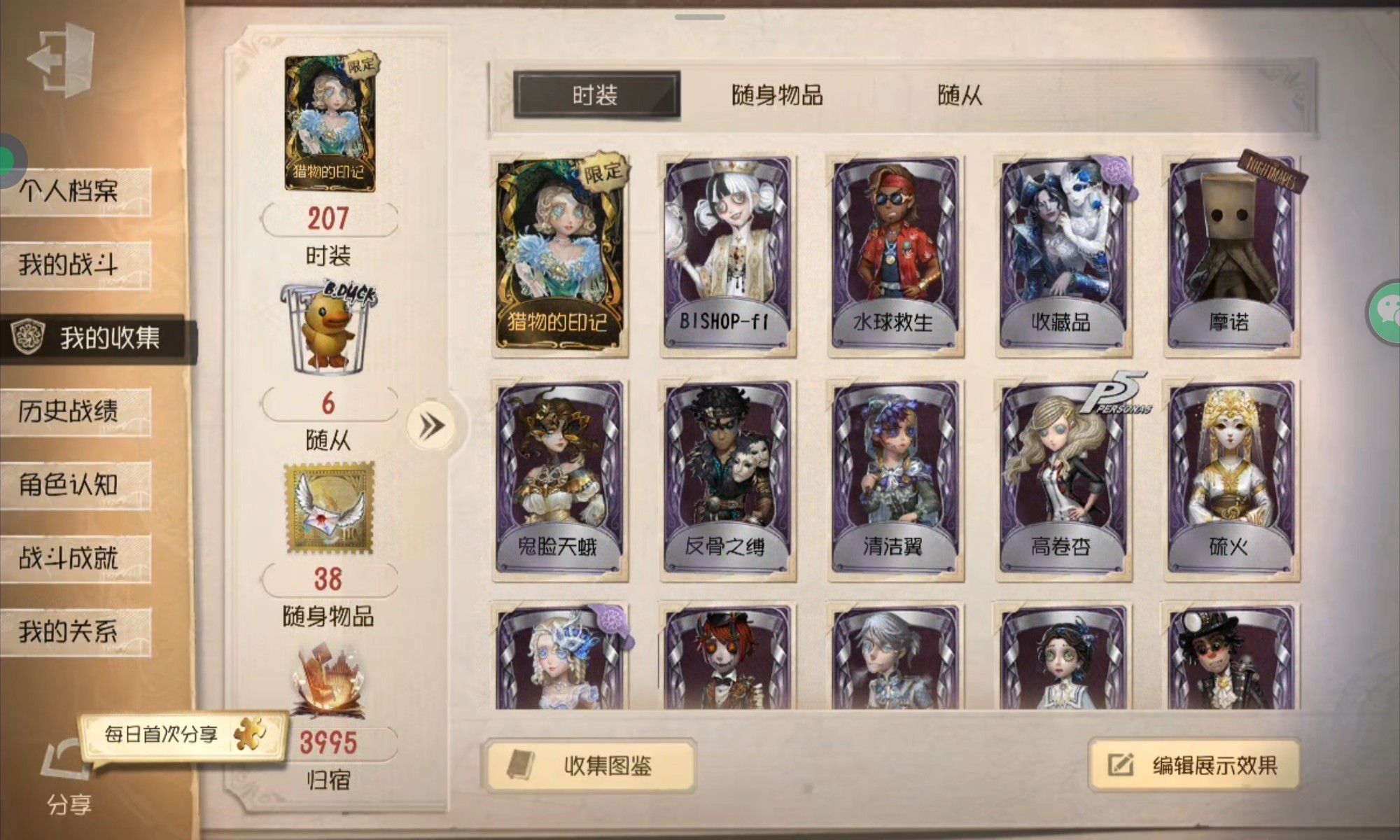Open the 收集图鉴 collection book

click(589, 765)
